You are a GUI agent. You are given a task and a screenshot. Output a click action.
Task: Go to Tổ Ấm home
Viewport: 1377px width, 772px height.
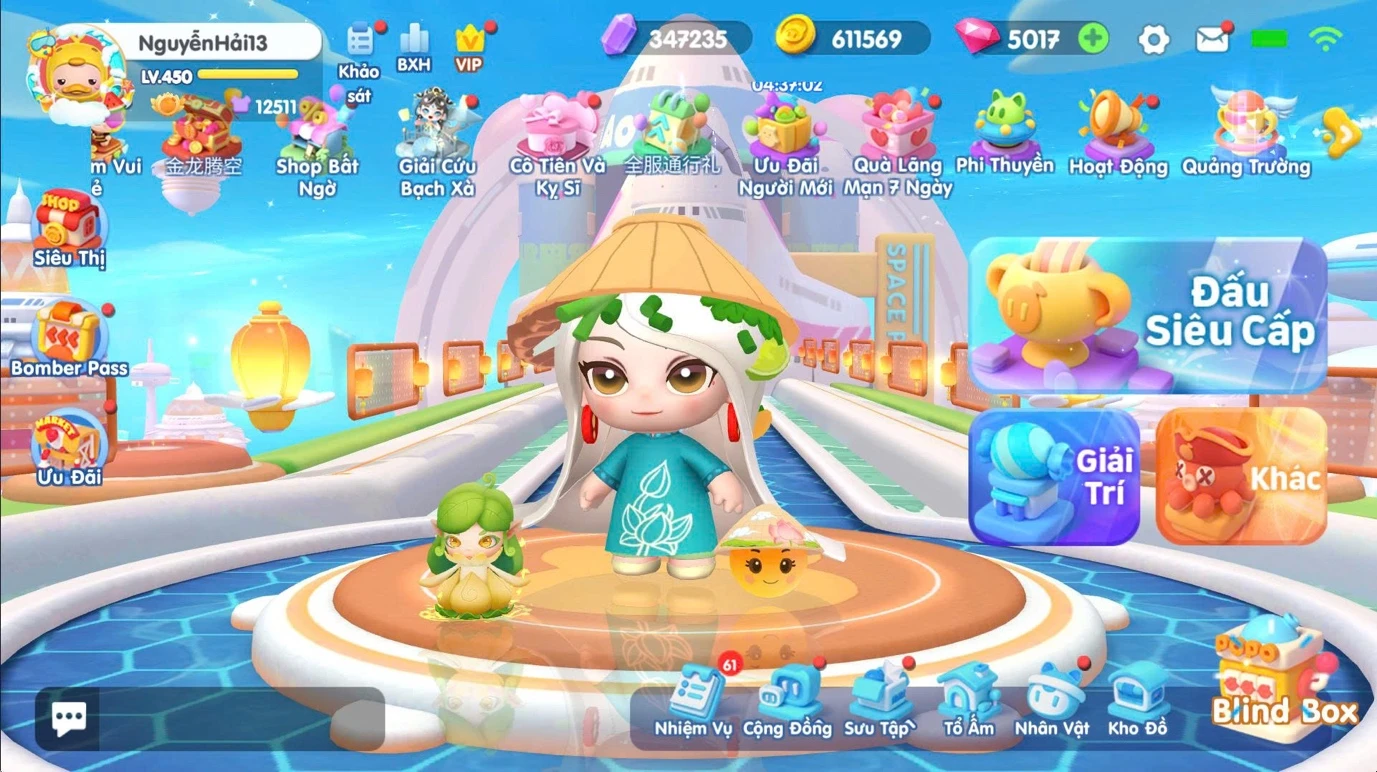968,701
